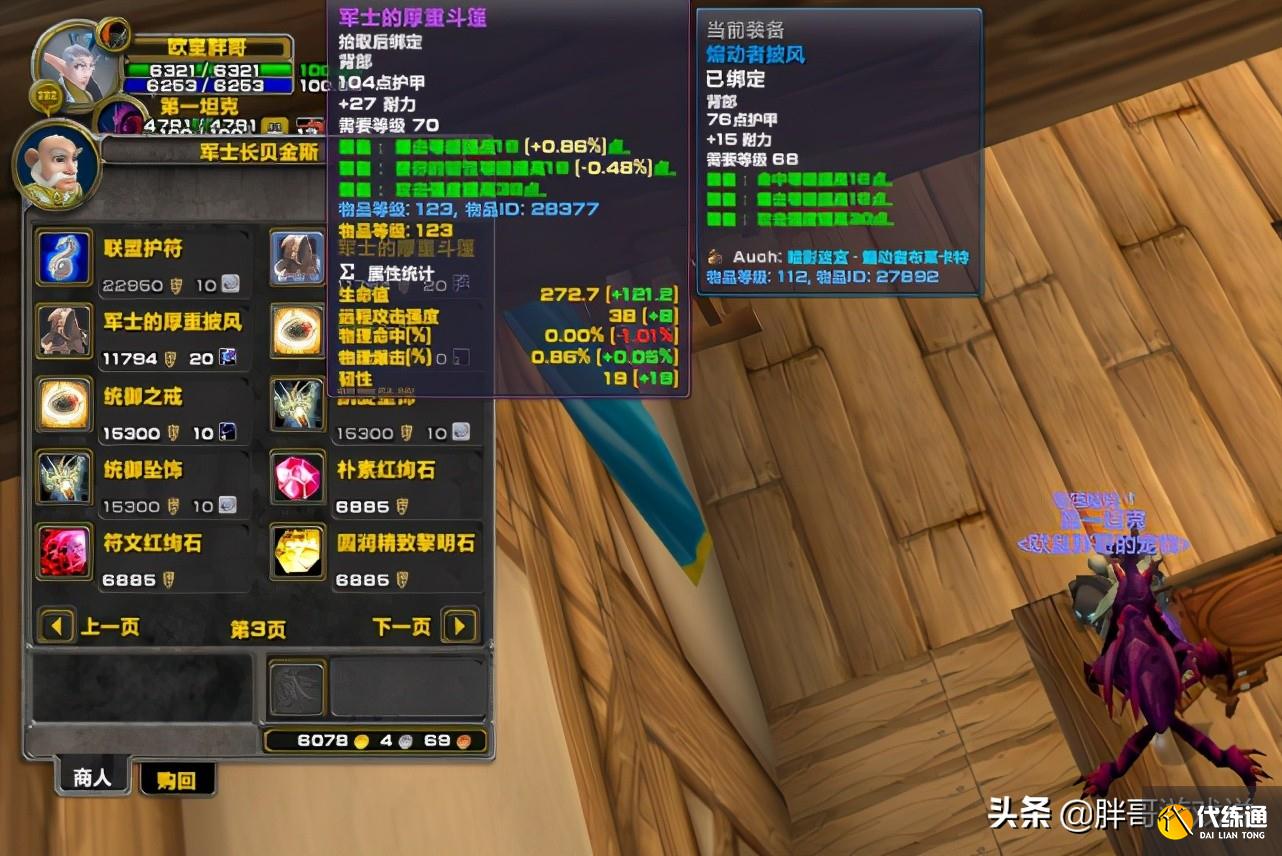This screenshot has height=856, width=1282.
Task: Select the 统御之戒 ring item icon
Action: click(x=63, y=404)
